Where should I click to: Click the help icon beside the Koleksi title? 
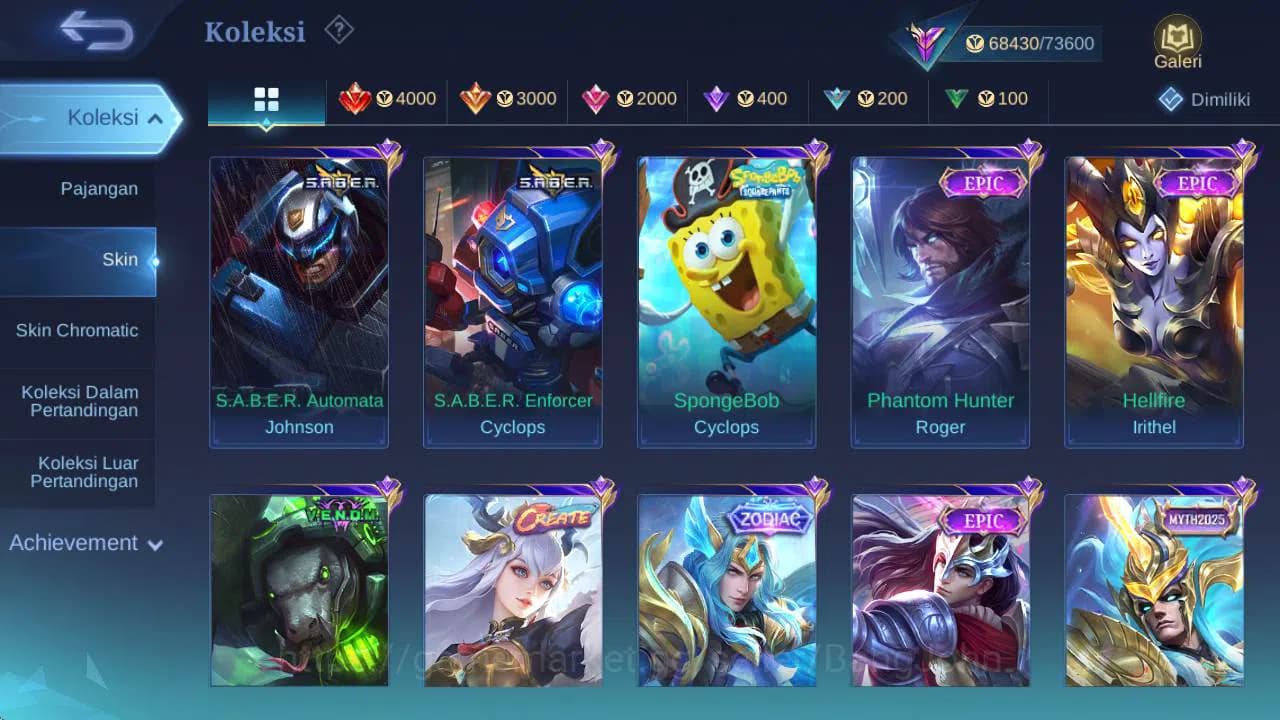coord(338,31)
